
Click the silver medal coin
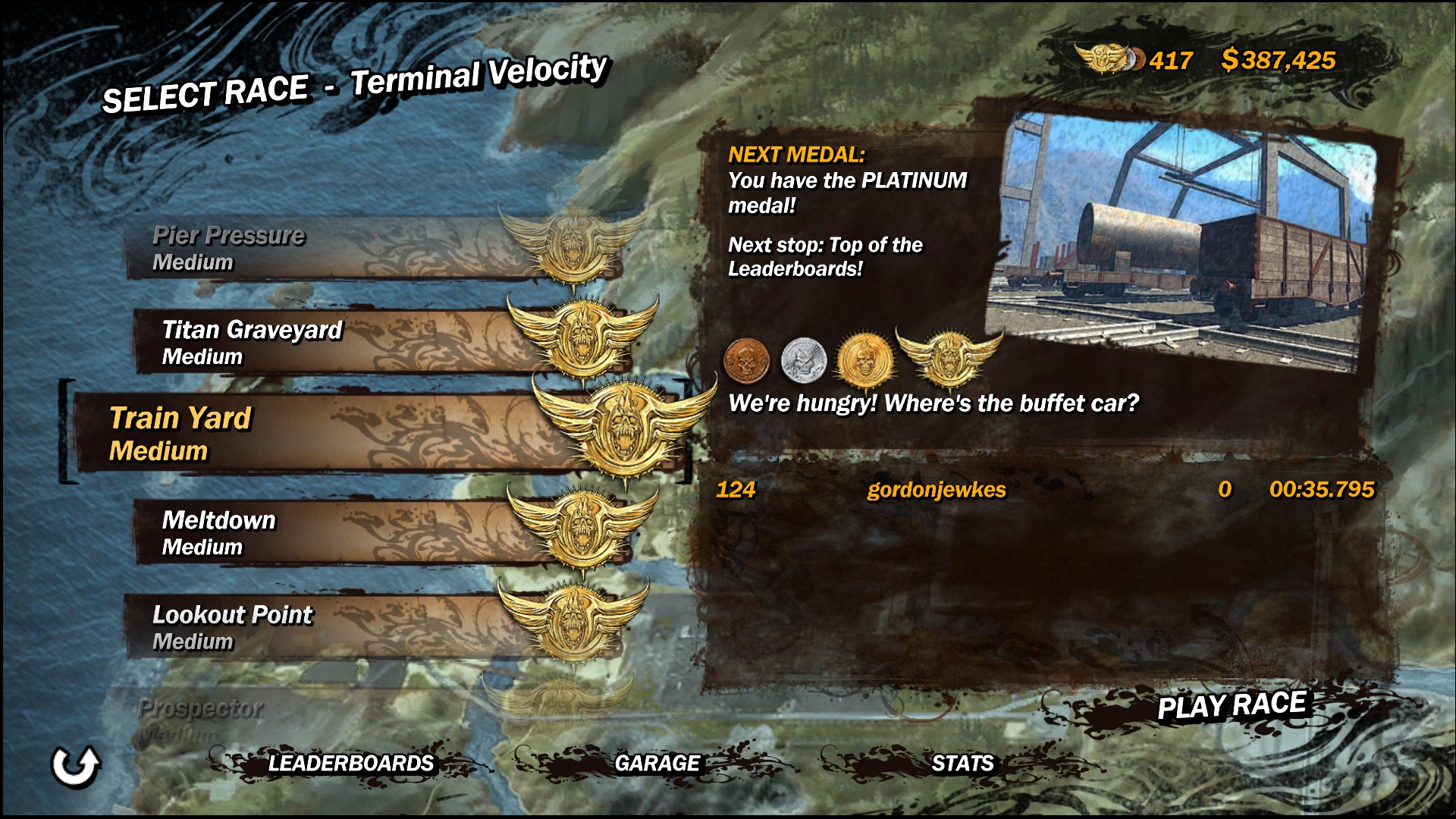tap(802, 359)
